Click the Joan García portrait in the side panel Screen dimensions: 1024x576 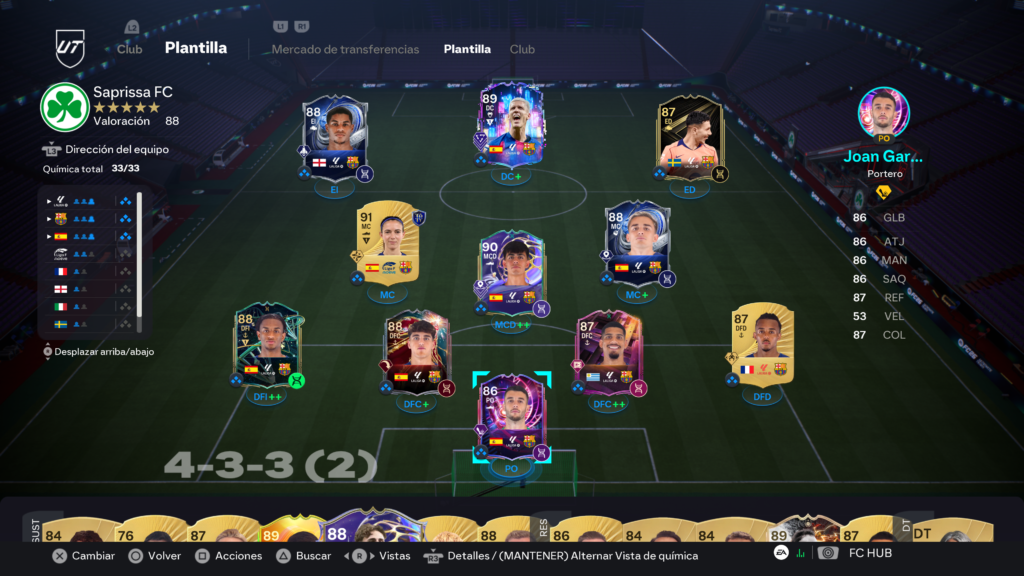pyautogui.click(x=883, y=112)
